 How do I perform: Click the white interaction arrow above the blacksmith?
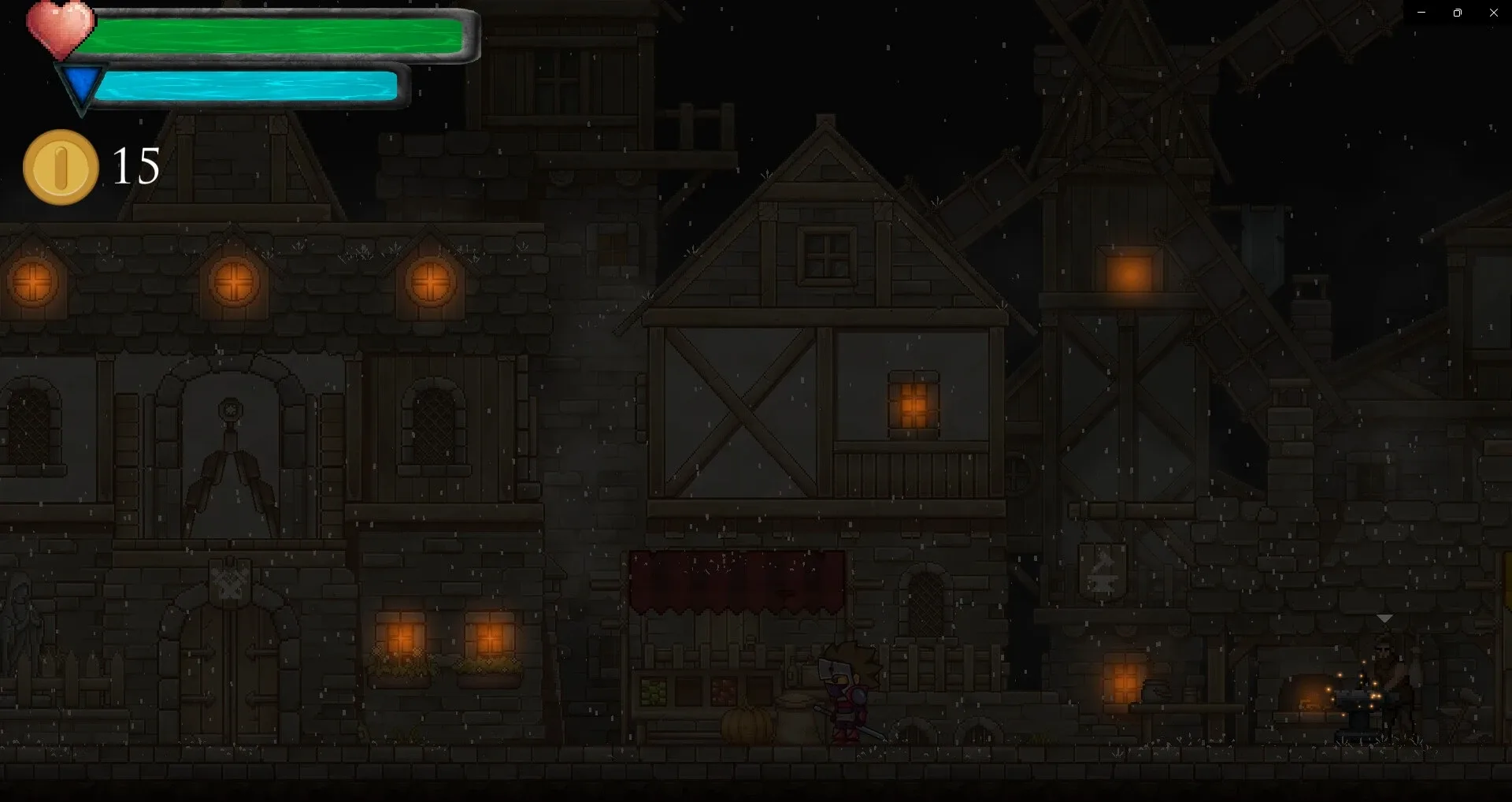click(1384, 619)
